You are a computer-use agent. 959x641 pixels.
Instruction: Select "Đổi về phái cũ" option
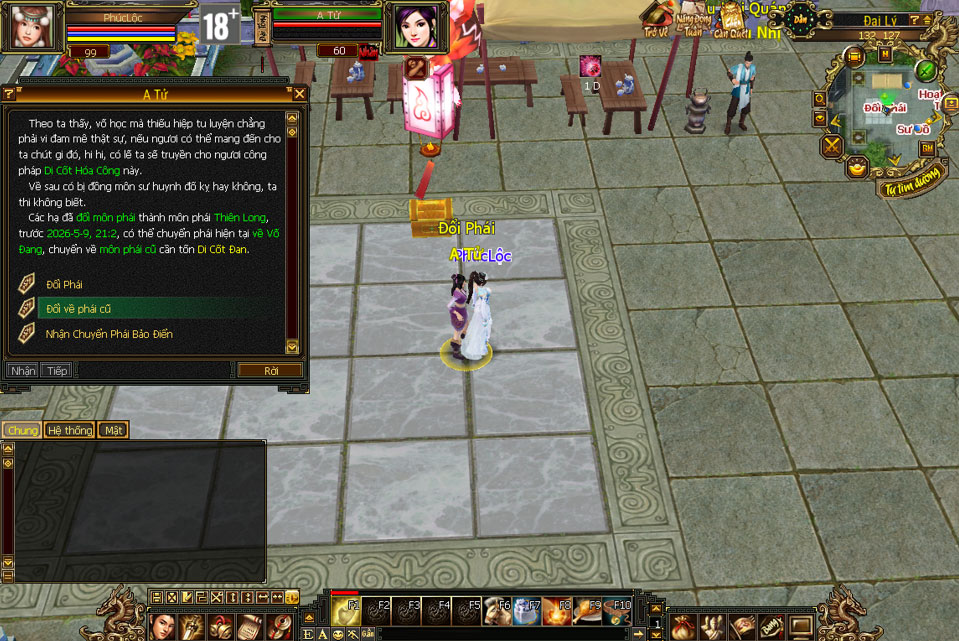(79, 309)
